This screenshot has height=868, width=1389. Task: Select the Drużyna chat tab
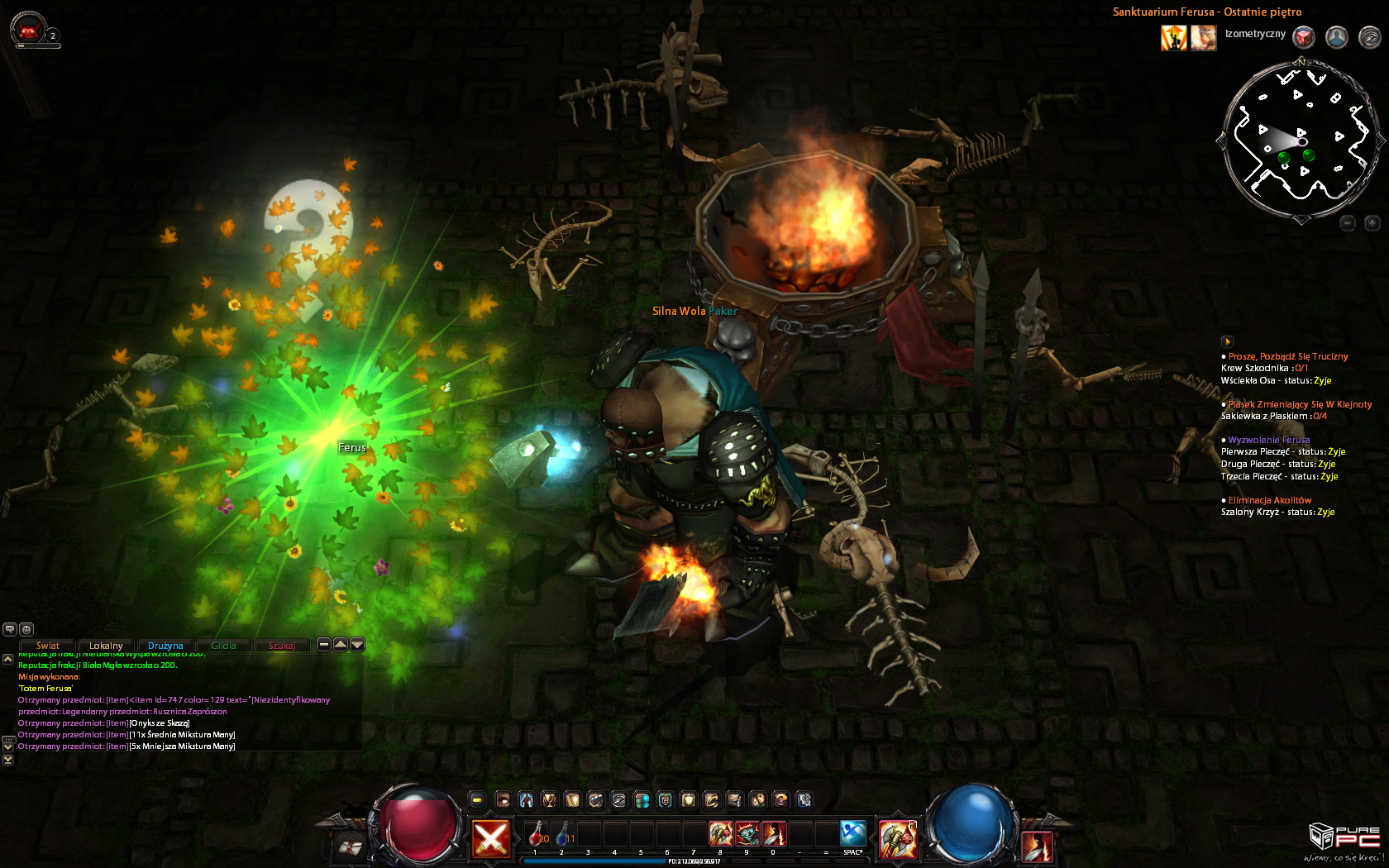pos(165,646)
